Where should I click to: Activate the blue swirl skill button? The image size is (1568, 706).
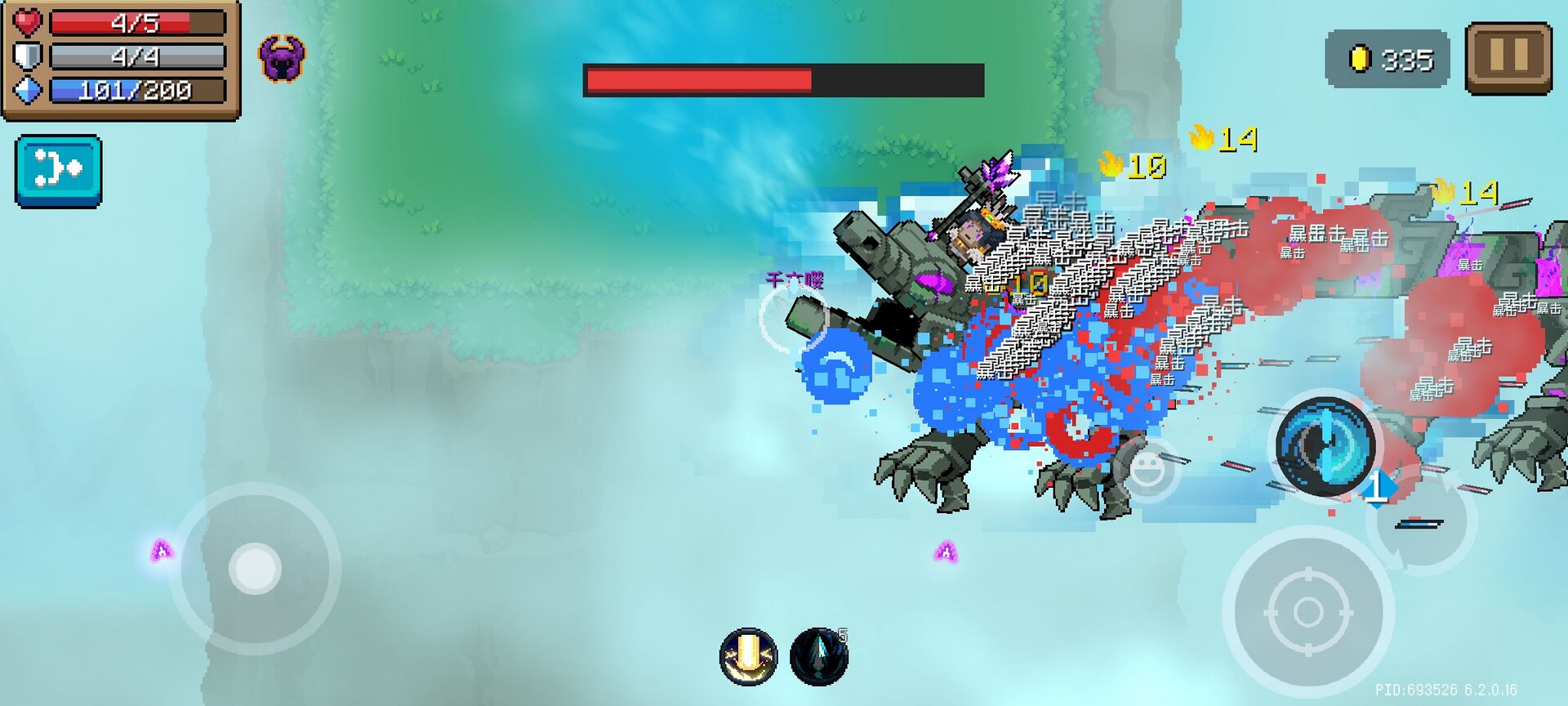pos(1325,447)
